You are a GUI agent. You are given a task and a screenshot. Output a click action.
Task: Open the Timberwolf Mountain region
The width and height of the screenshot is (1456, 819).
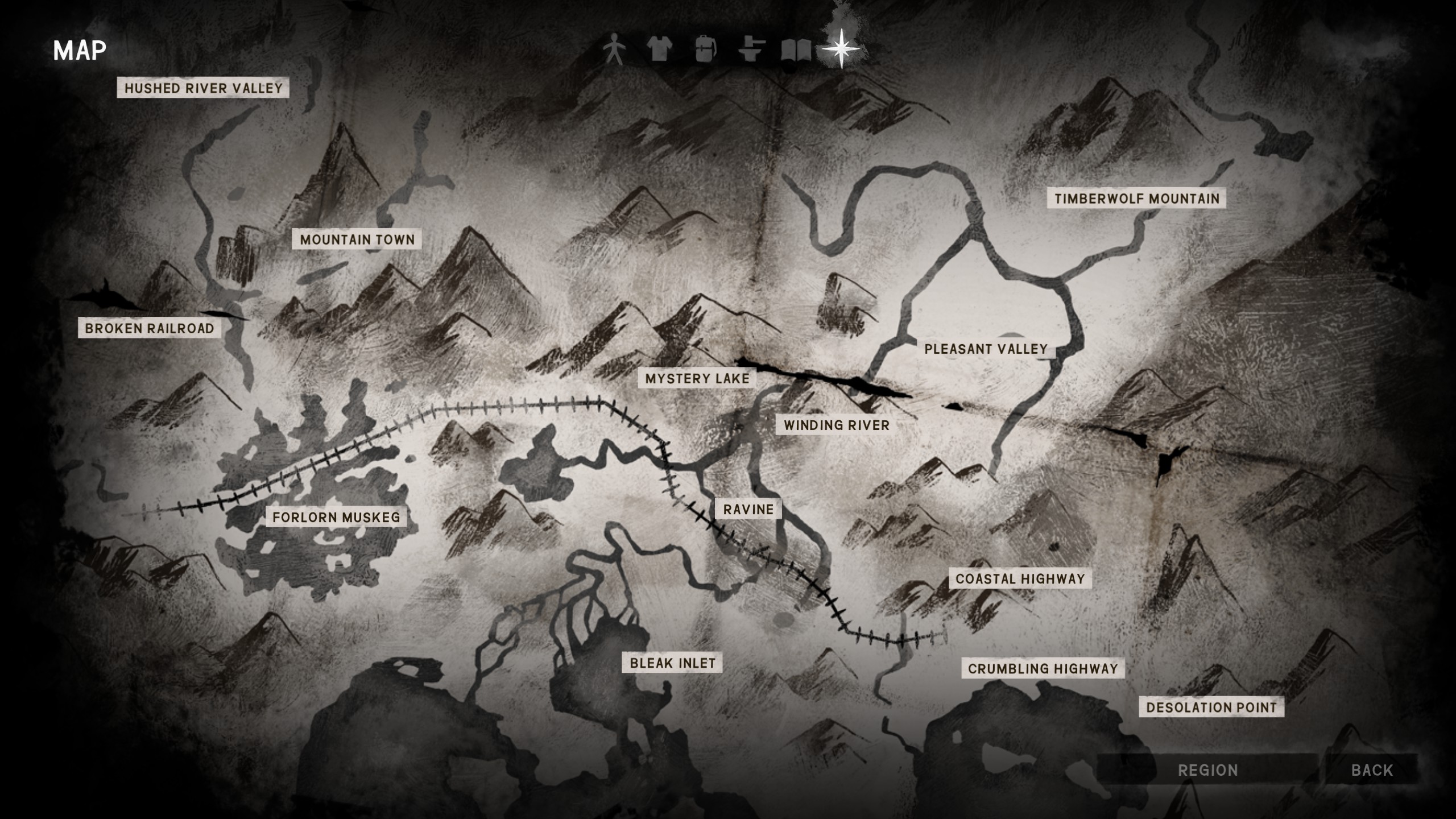(x=1137, y=198)
